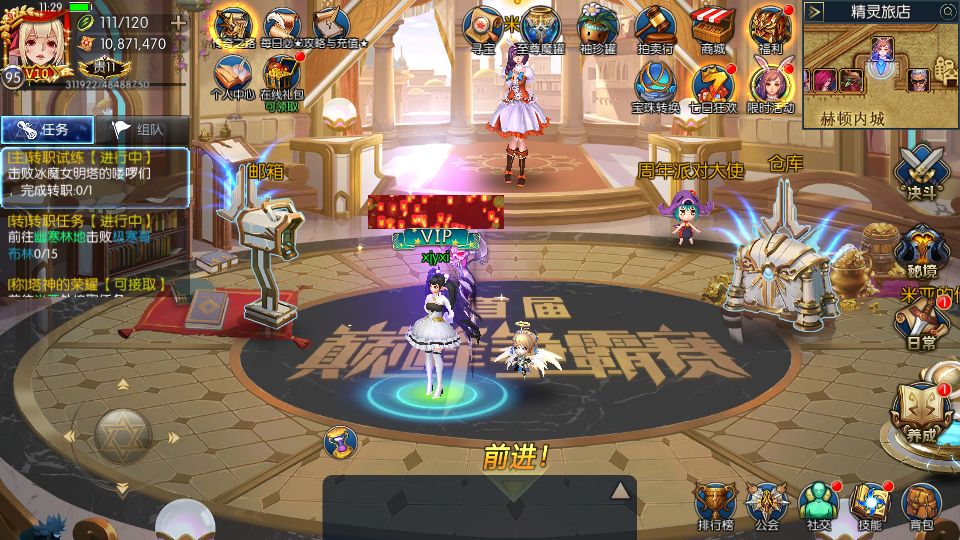Click the 赫顿内城 minimap

coord(879,73)
